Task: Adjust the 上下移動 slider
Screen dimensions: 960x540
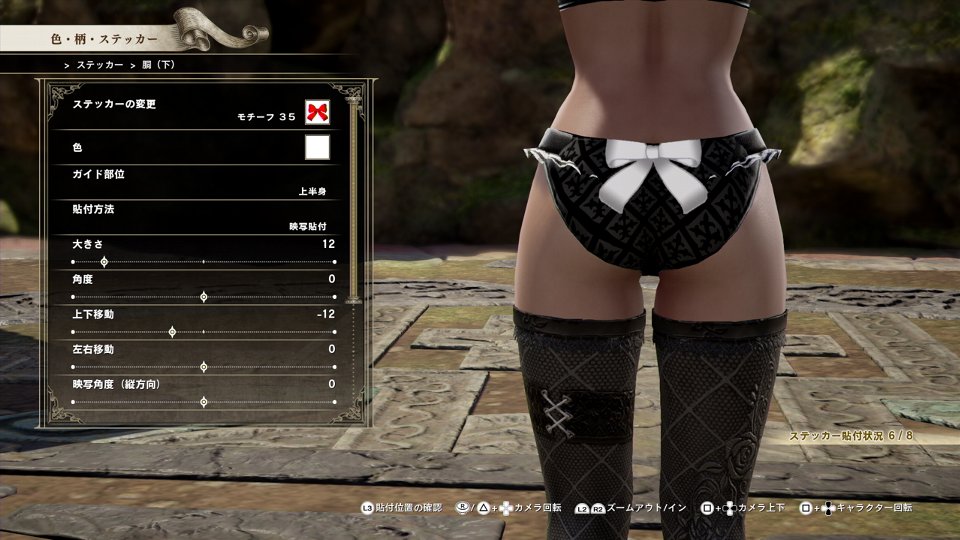Action: coord(172,332)
